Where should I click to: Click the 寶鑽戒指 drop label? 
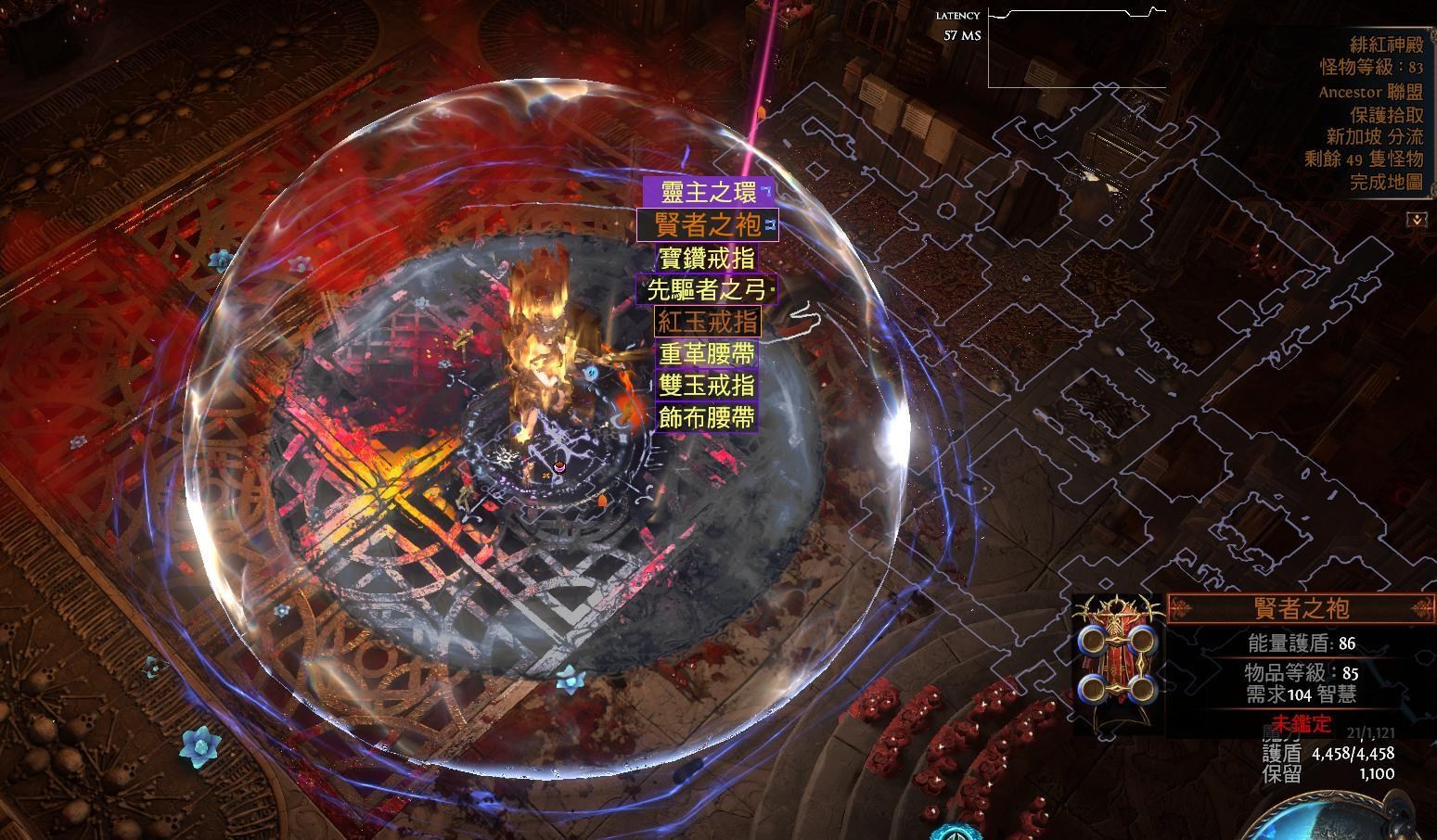(707, 257)
